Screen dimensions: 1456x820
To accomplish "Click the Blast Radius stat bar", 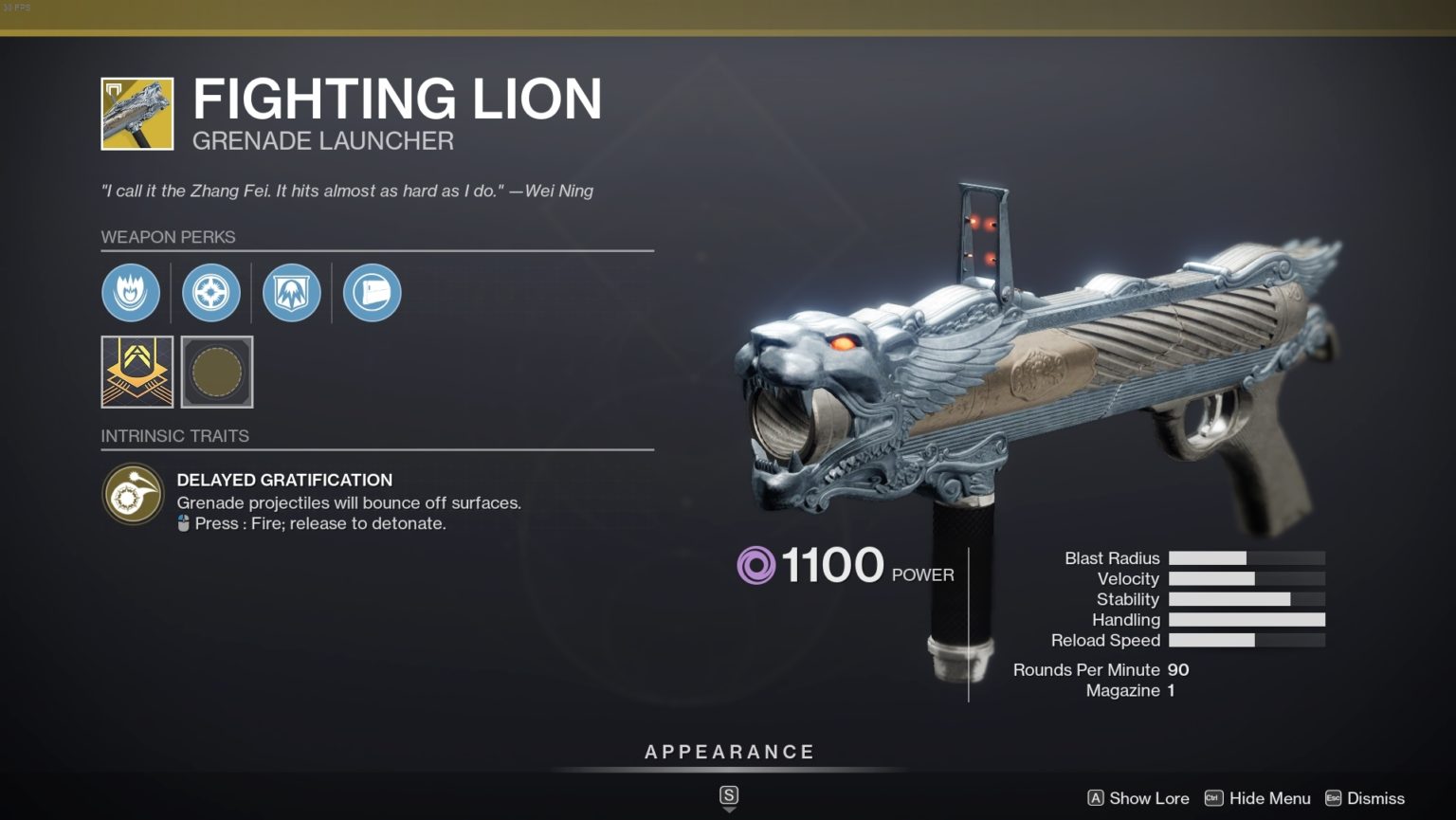I will (1247, 557).
